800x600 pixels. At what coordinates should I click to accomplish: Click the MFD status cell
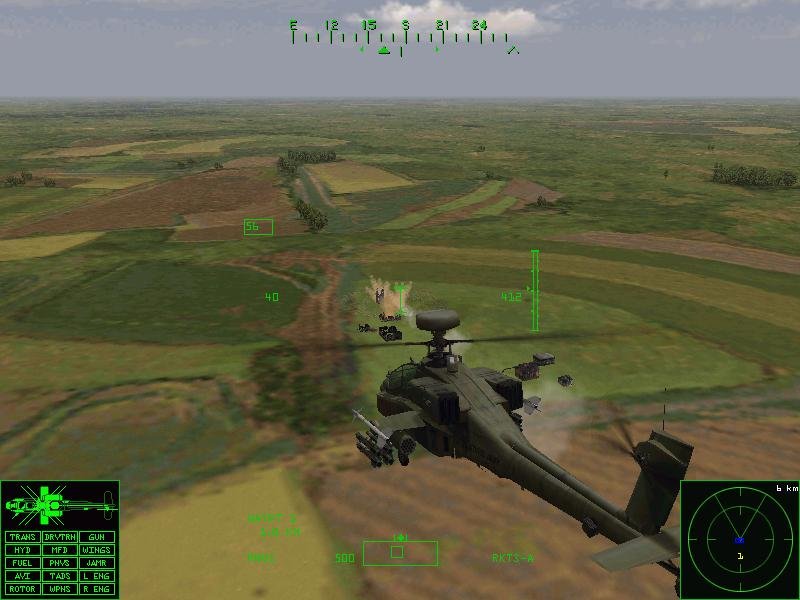[x=59, y=550]
